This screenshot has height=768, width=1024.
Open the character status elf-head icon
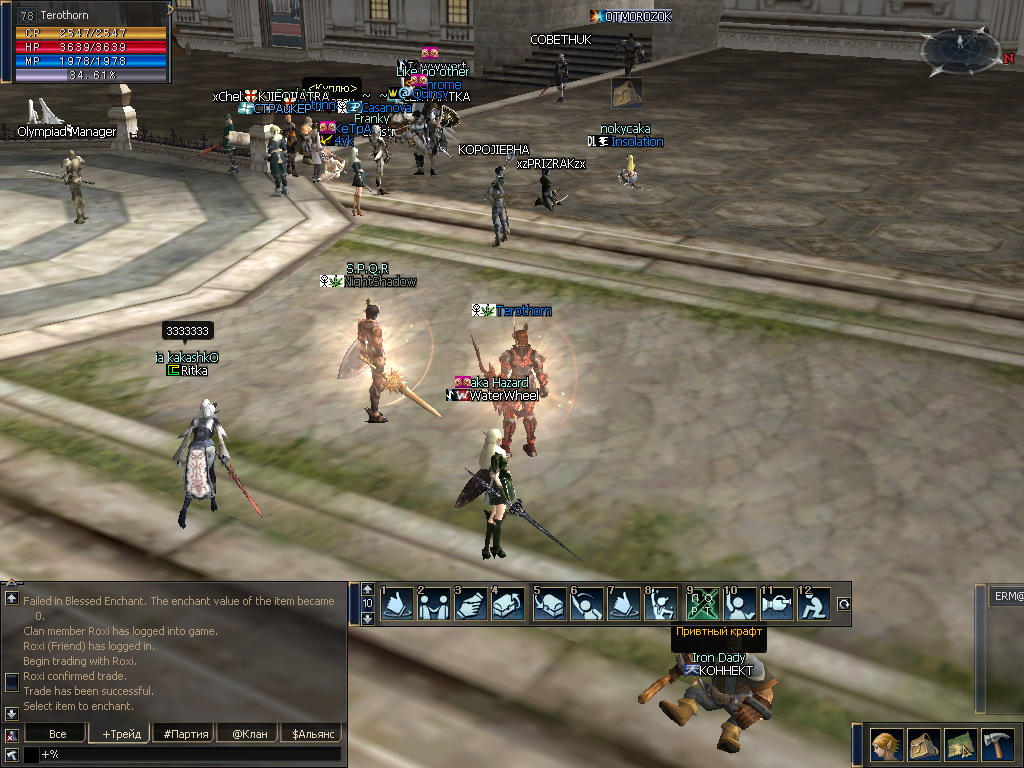(885, 745)
